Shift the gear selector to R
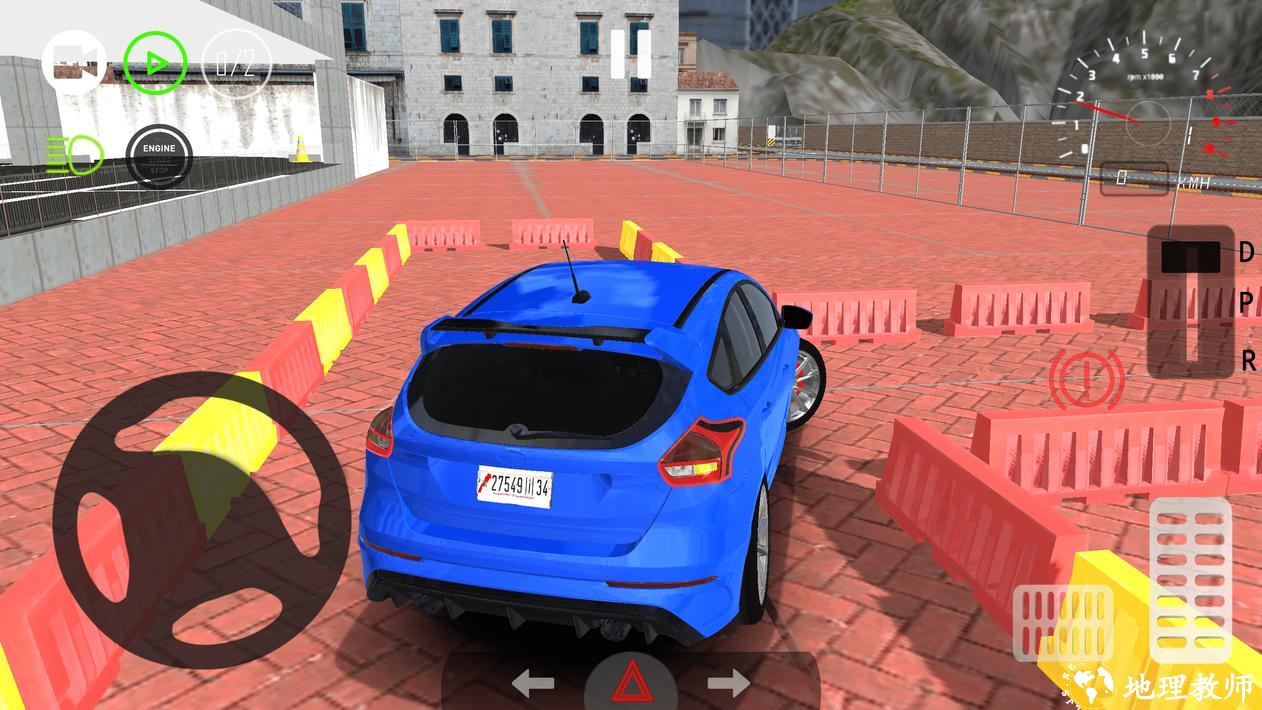The image size is (1262, 710). [1190, 360]
